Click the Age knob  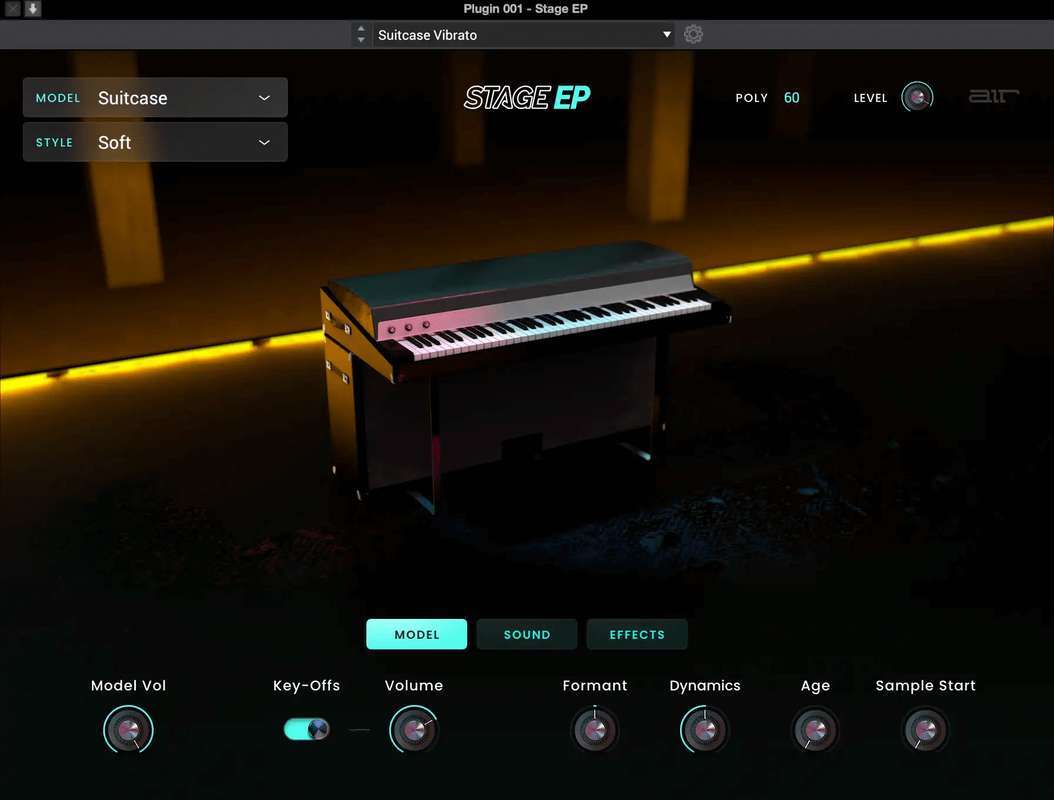tap(815, 730)
